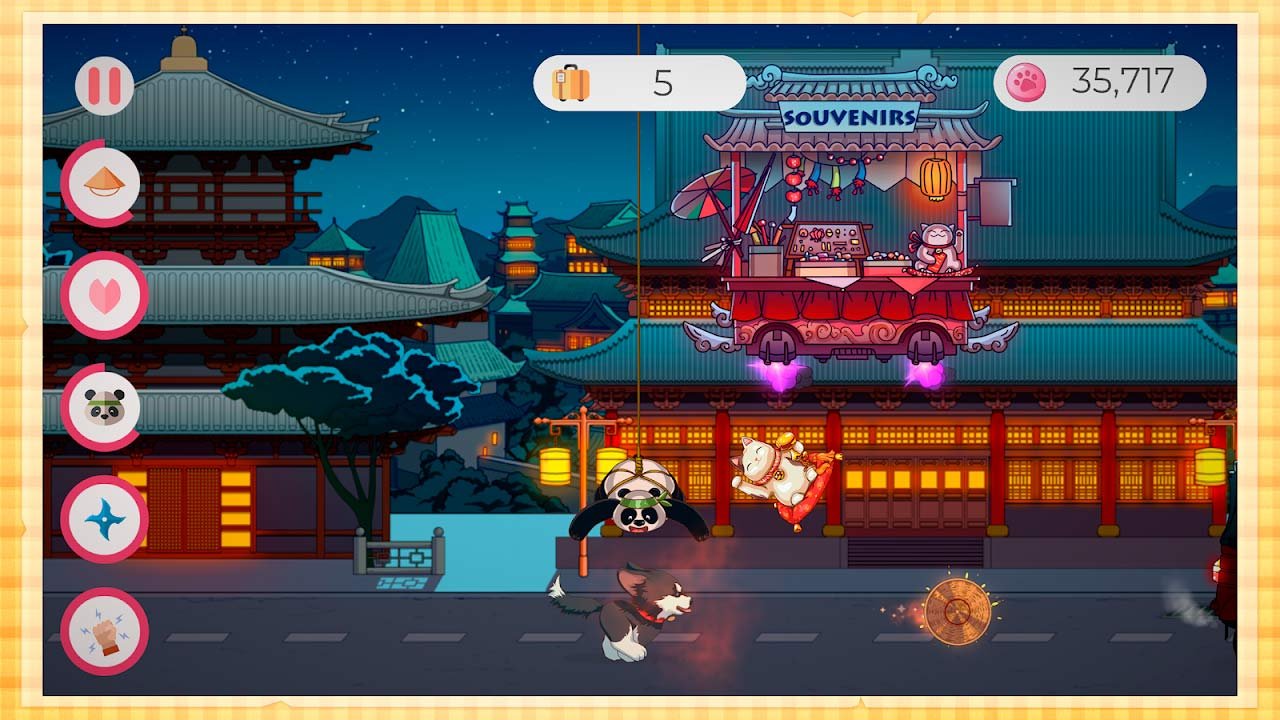Image resolution: width=1280 pixels, height=720 pixels.
Task: Throw a shuriken with the ninja star icon
Action: coord(104,519)
